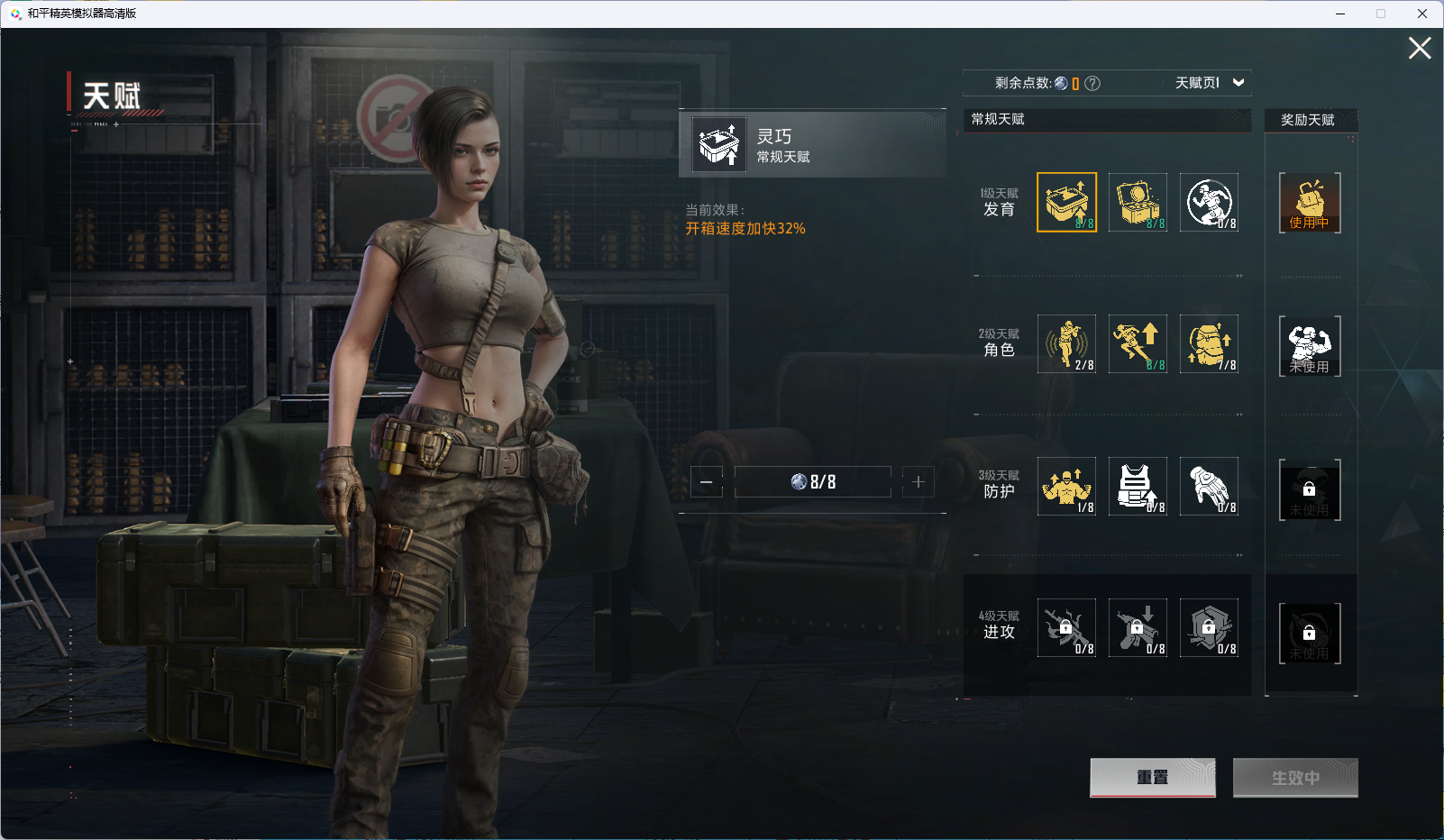The height and width of the screenshot is (840, 1444).
Task: Decrease talent points with the minus button
Action: 707,482
